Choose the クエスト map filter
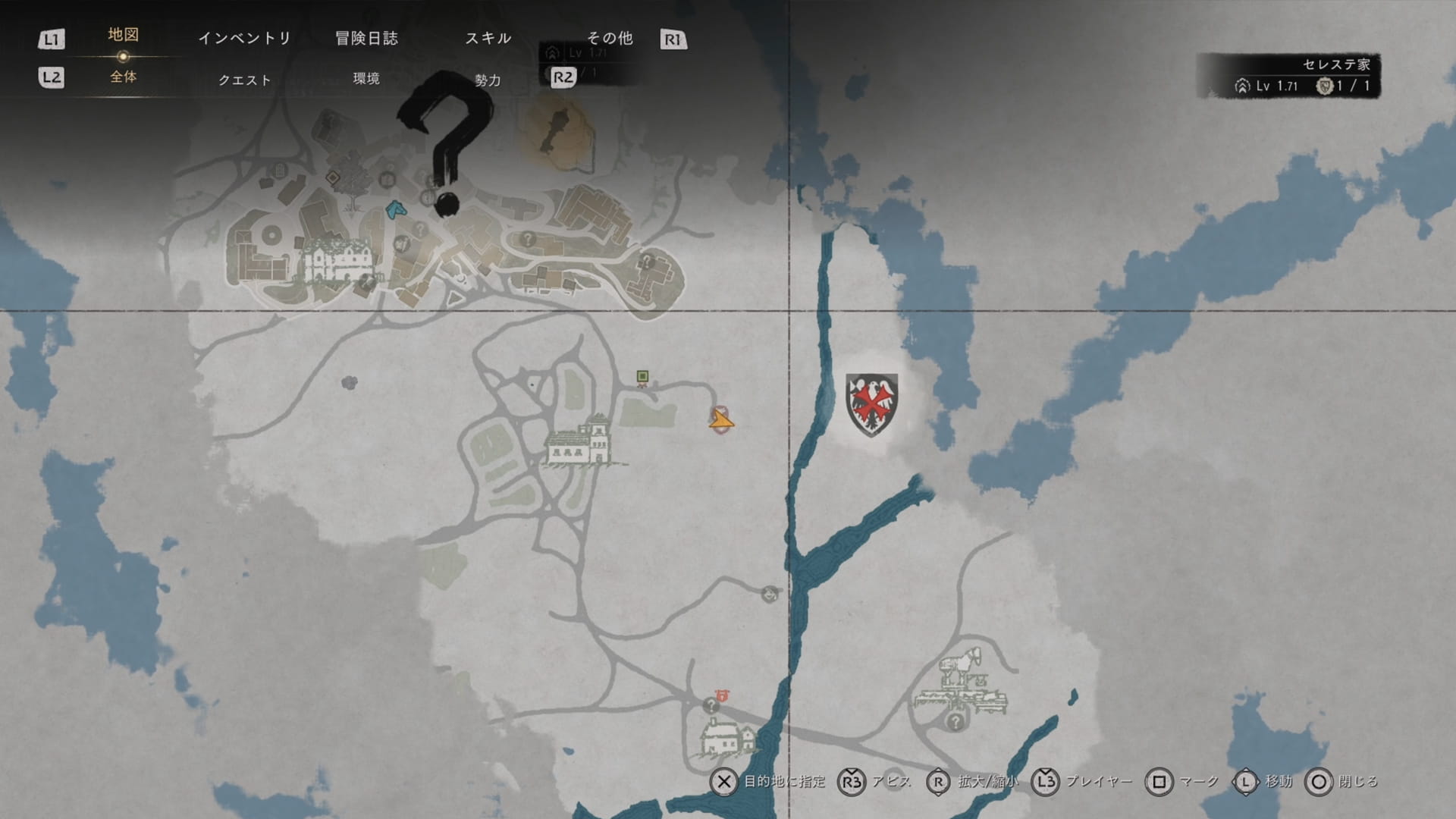The height and width of the screenshot is (819, 1456). 244,80
